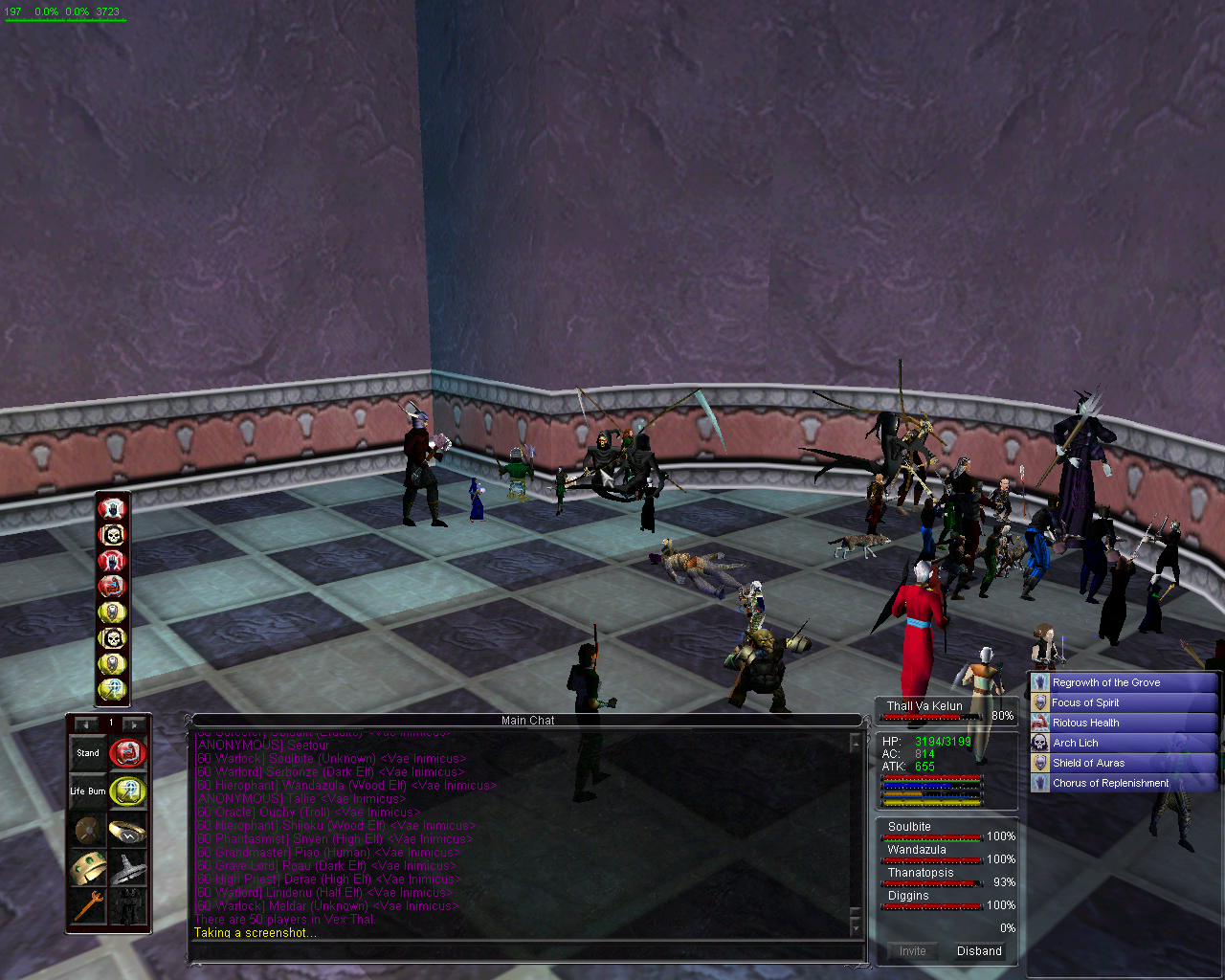Screen dimensions: 1225x980
Task: Select the orange trident staff slot
Action: tap(88, 905)
